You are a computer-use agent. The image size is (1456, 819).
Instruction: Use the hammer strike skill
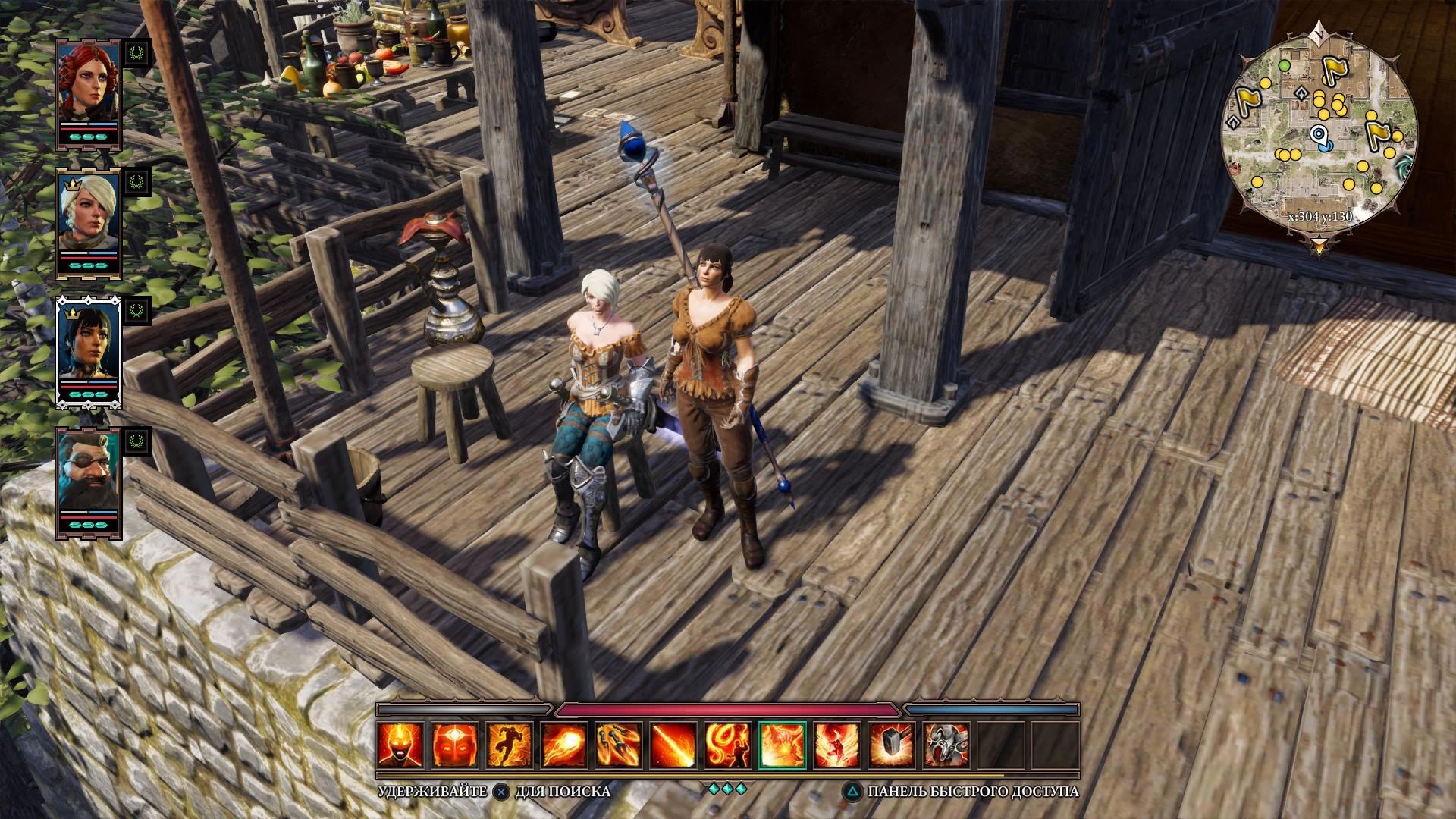[892, 745]
